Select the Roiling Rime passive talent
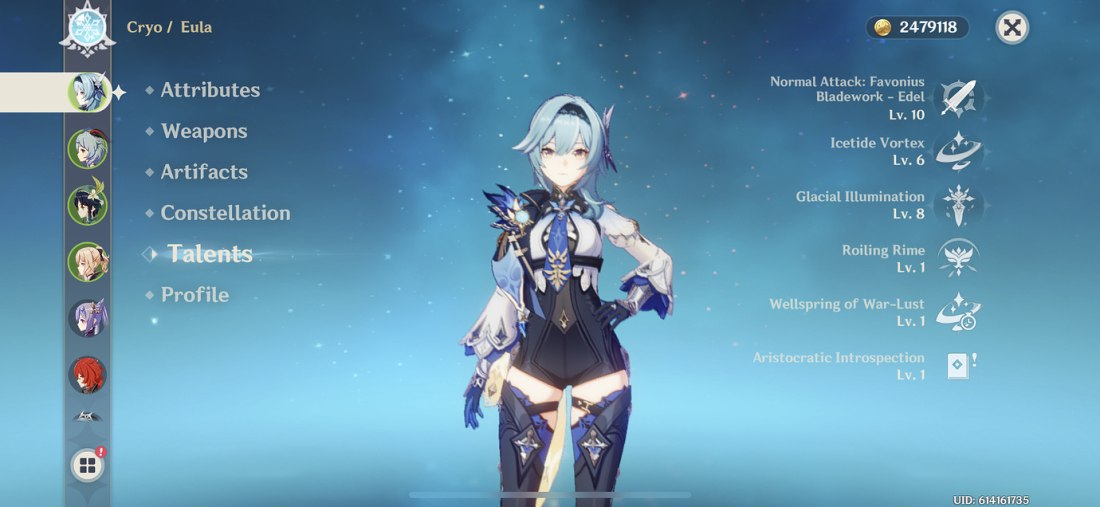 (960, 258)
